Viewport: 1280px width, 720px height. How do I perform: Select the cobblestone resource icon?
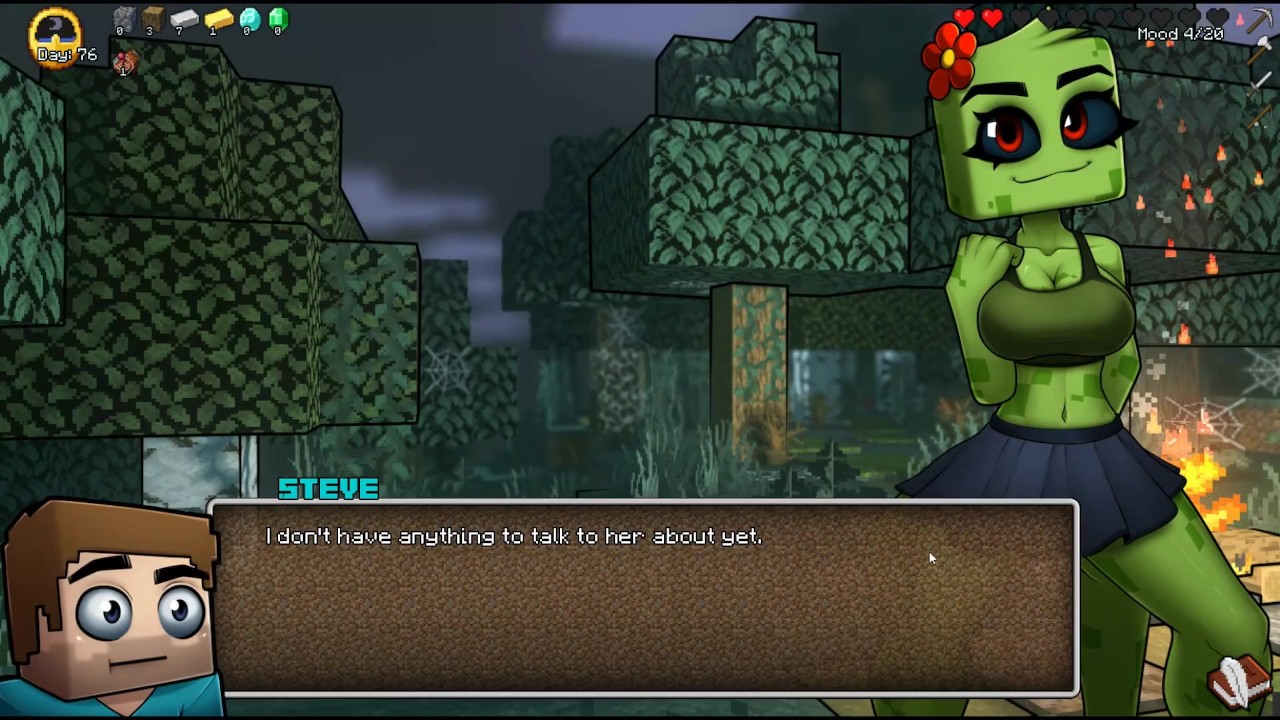pyautogui.click(x=123, y=18)
